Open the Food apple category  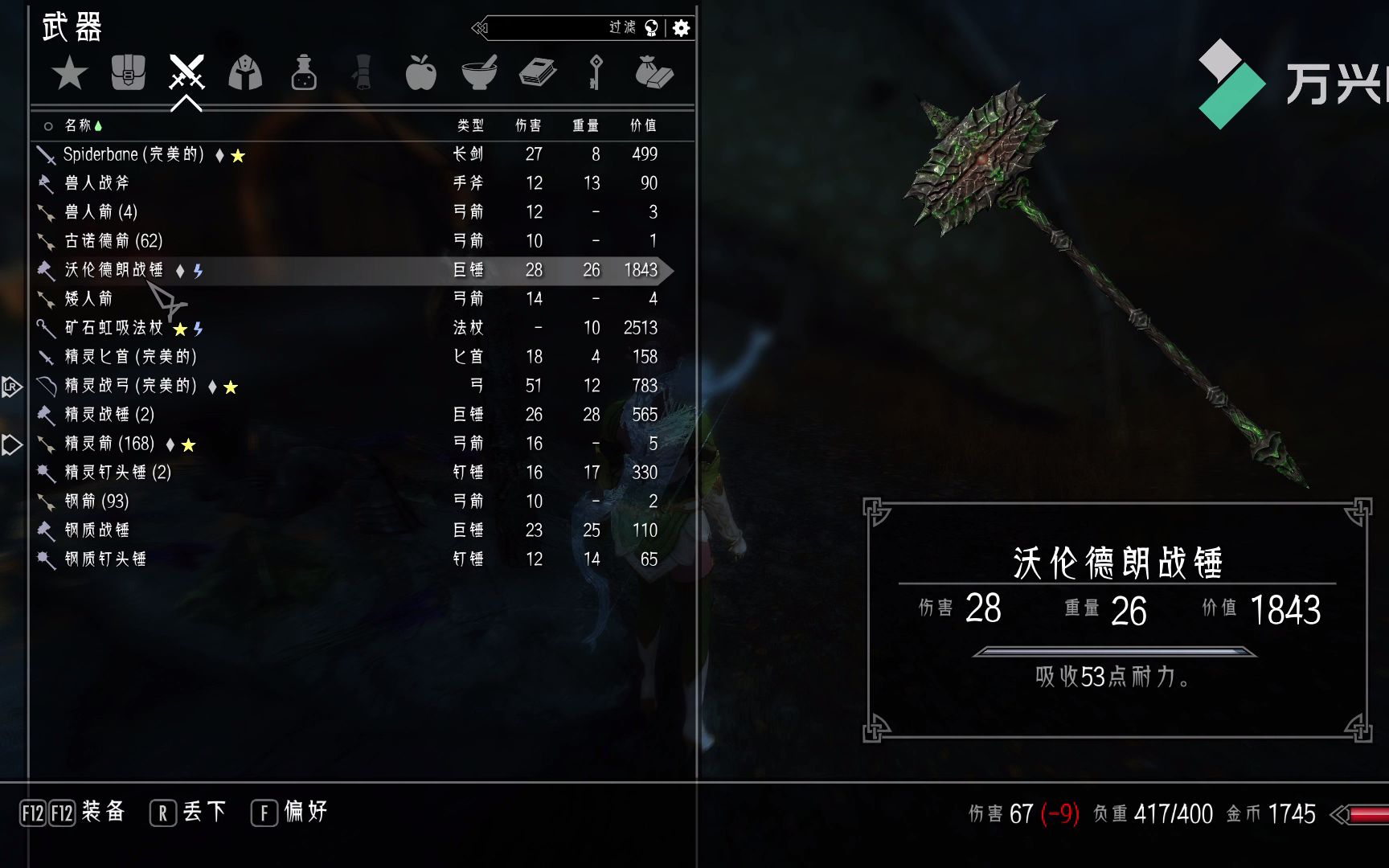(420, 73)
